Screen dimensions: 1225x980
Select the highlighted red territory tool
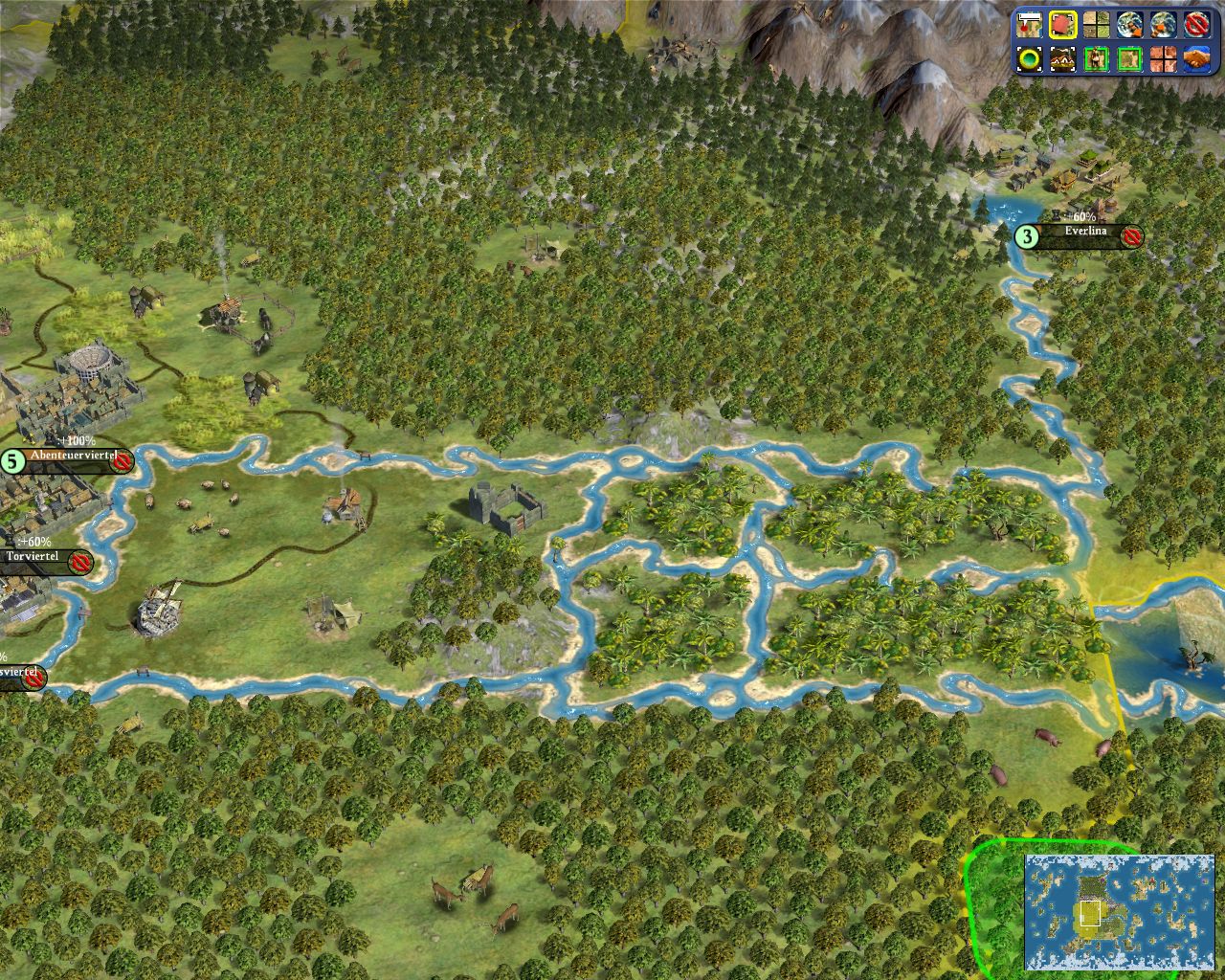point(1062,25)
